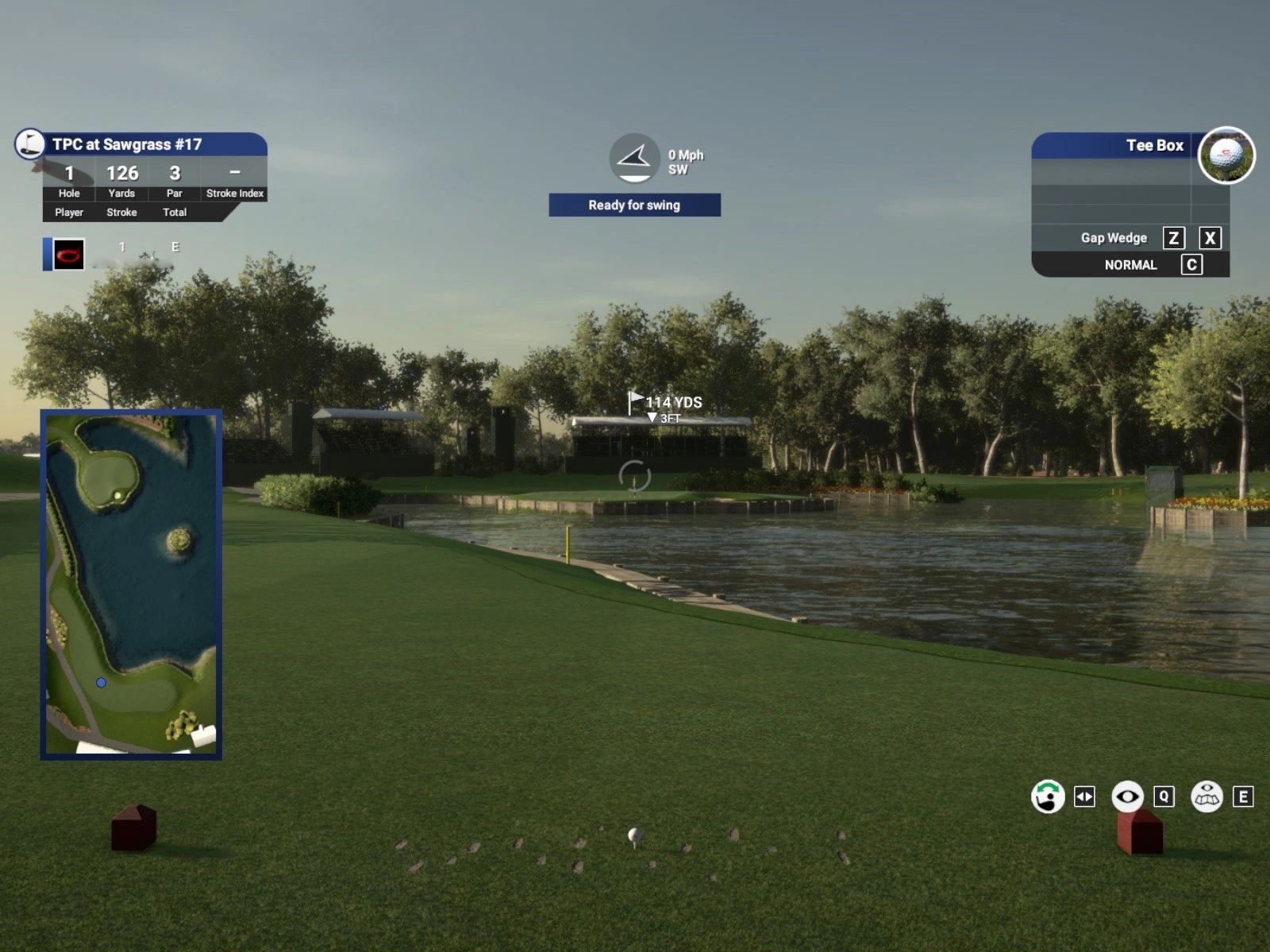Click the TPC at Sawgrass #17 header

point(127,144)
